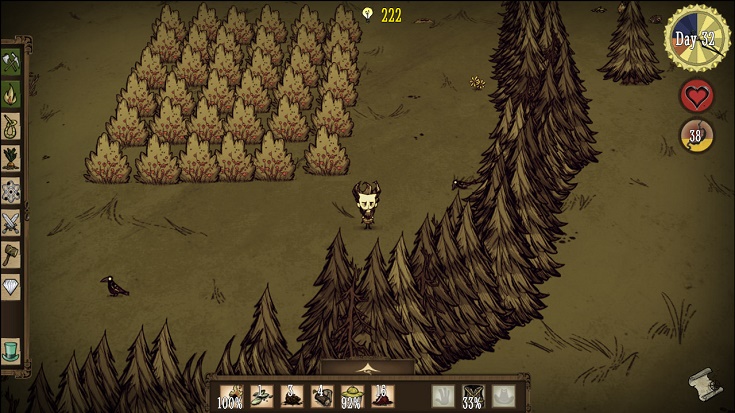Select the diamond Refine crafting tab
This screenshot has height=413, width=735.
pos(11,285)
